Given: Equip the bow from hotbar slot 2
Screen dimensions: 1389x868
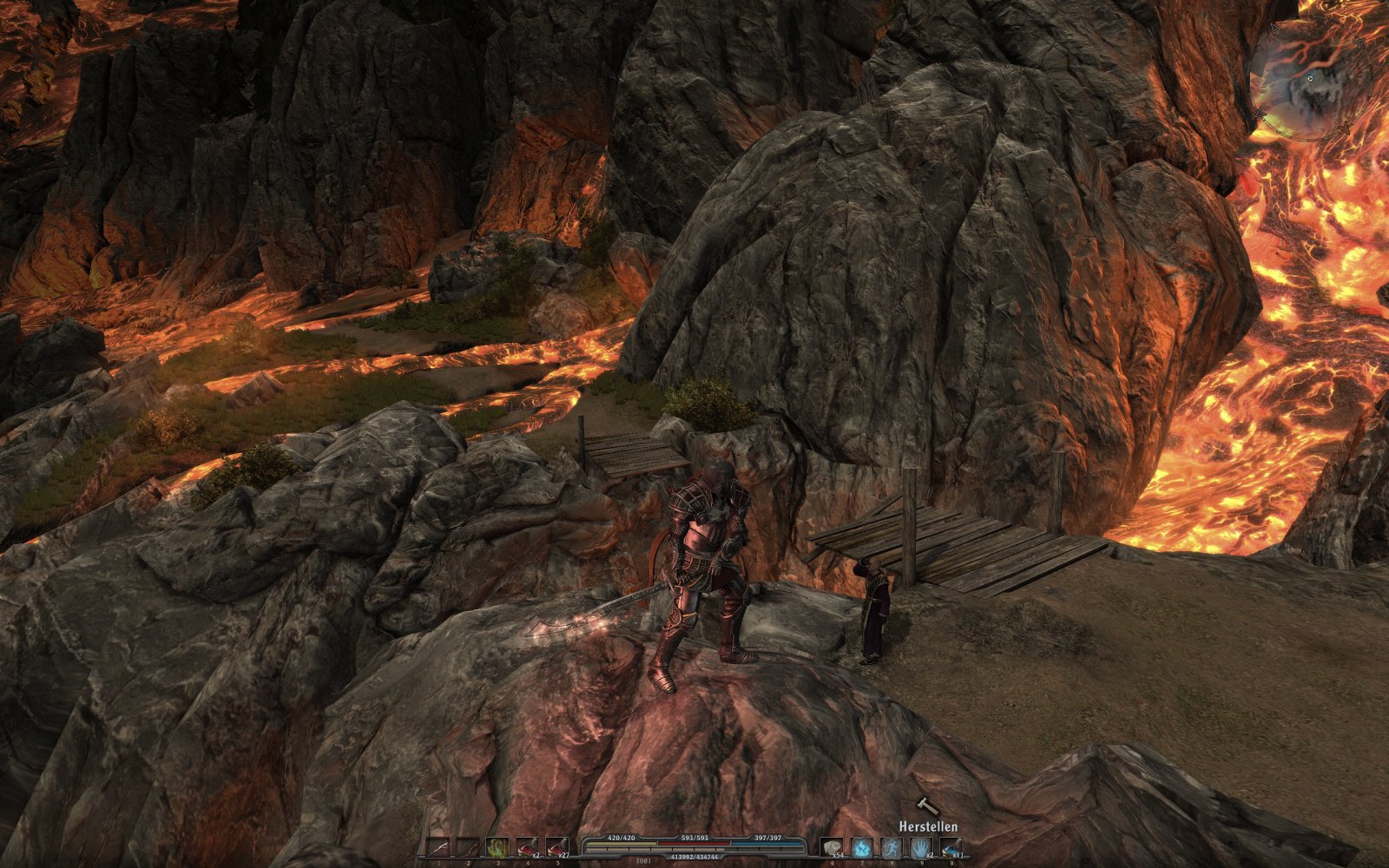Looking at the screenshot, I should pyautogui.click(x=469, y=847).
